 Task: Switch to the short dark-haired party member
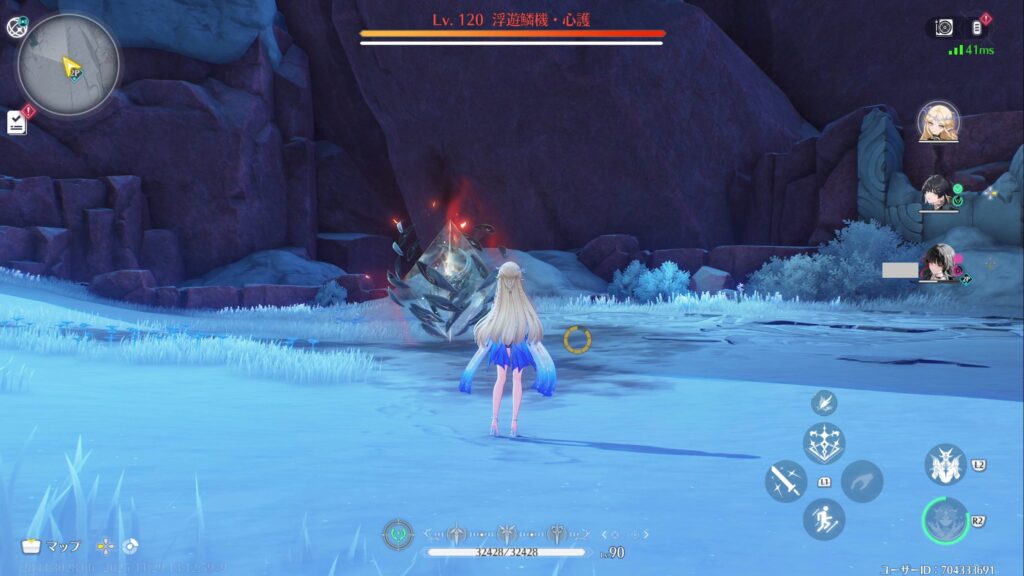point(936,192)
